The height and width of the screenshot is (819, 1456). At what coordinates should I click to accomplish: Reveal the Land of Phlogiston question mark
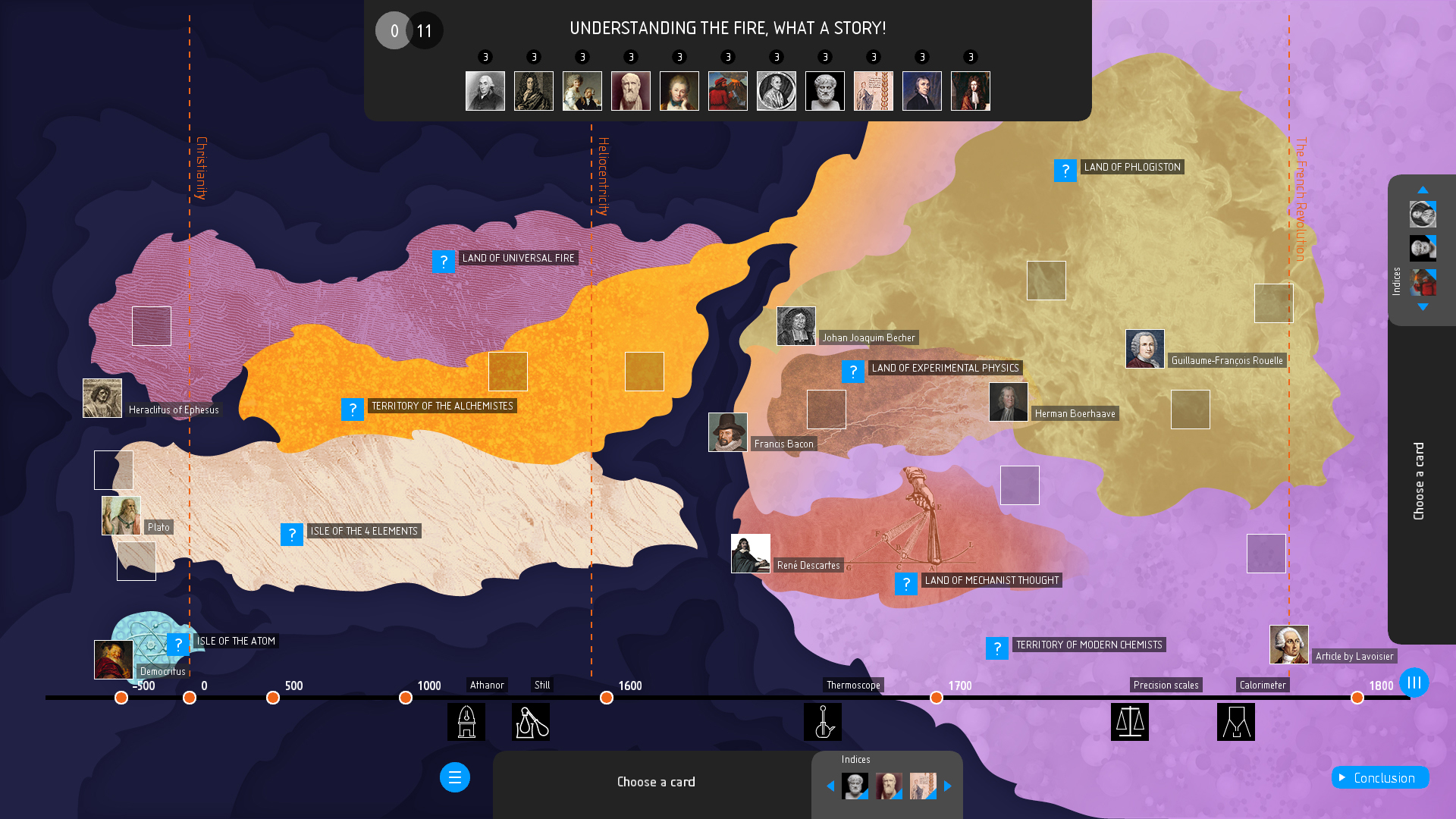[x=1065, y=171]
